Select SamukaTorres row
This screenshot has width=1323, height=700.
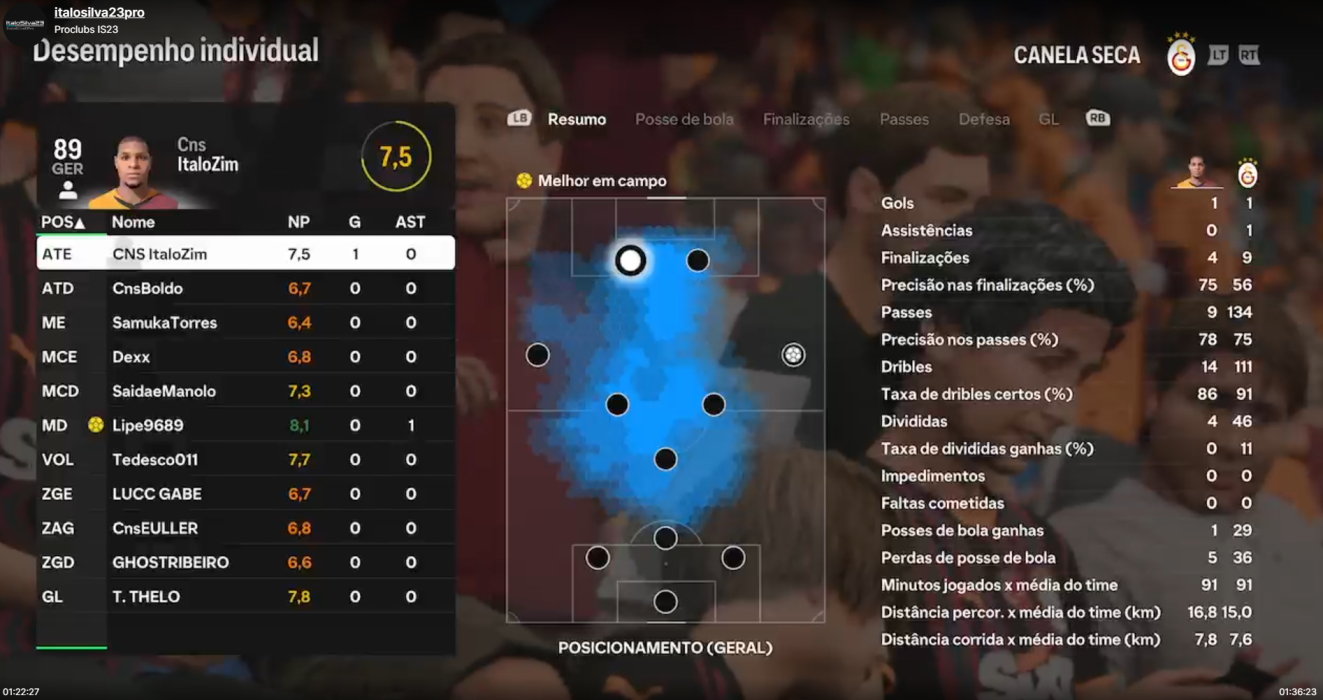coord(245,323)
